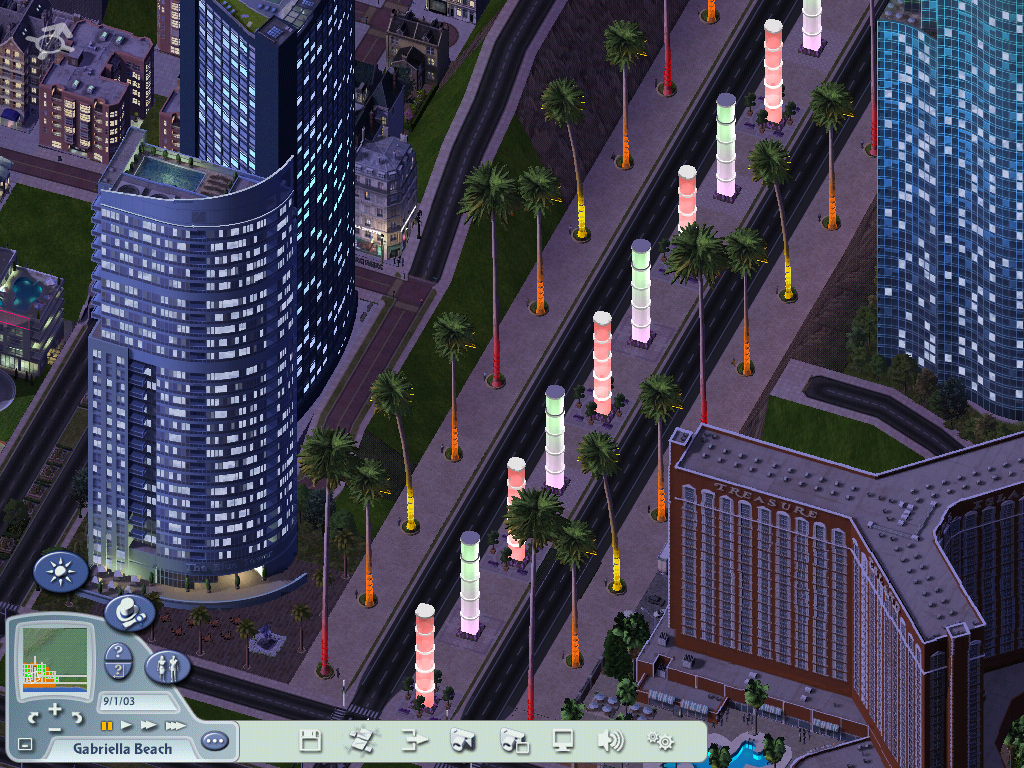Screen dimensions: 1024x768
Task: Open audio settings via speaker icon
Action: (610, 741)
